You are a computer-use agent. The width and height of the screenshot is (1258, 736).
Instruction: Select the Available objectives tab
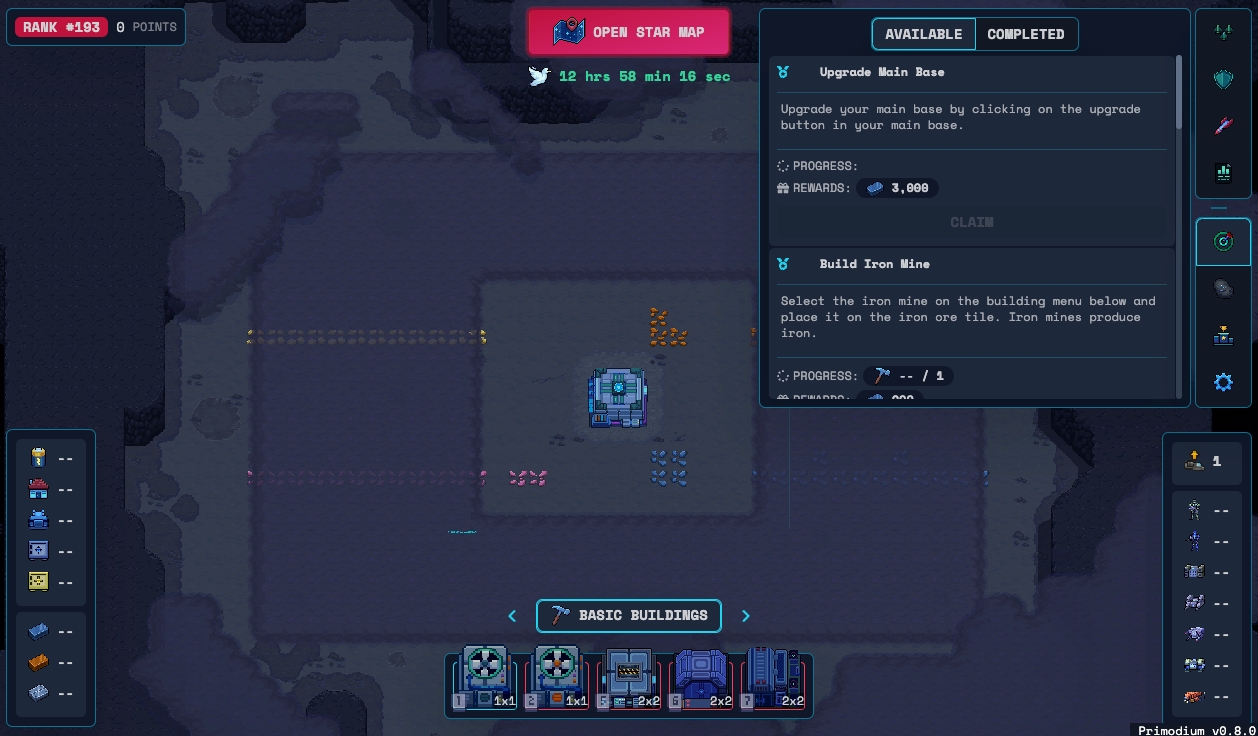[x=923, y=34]
